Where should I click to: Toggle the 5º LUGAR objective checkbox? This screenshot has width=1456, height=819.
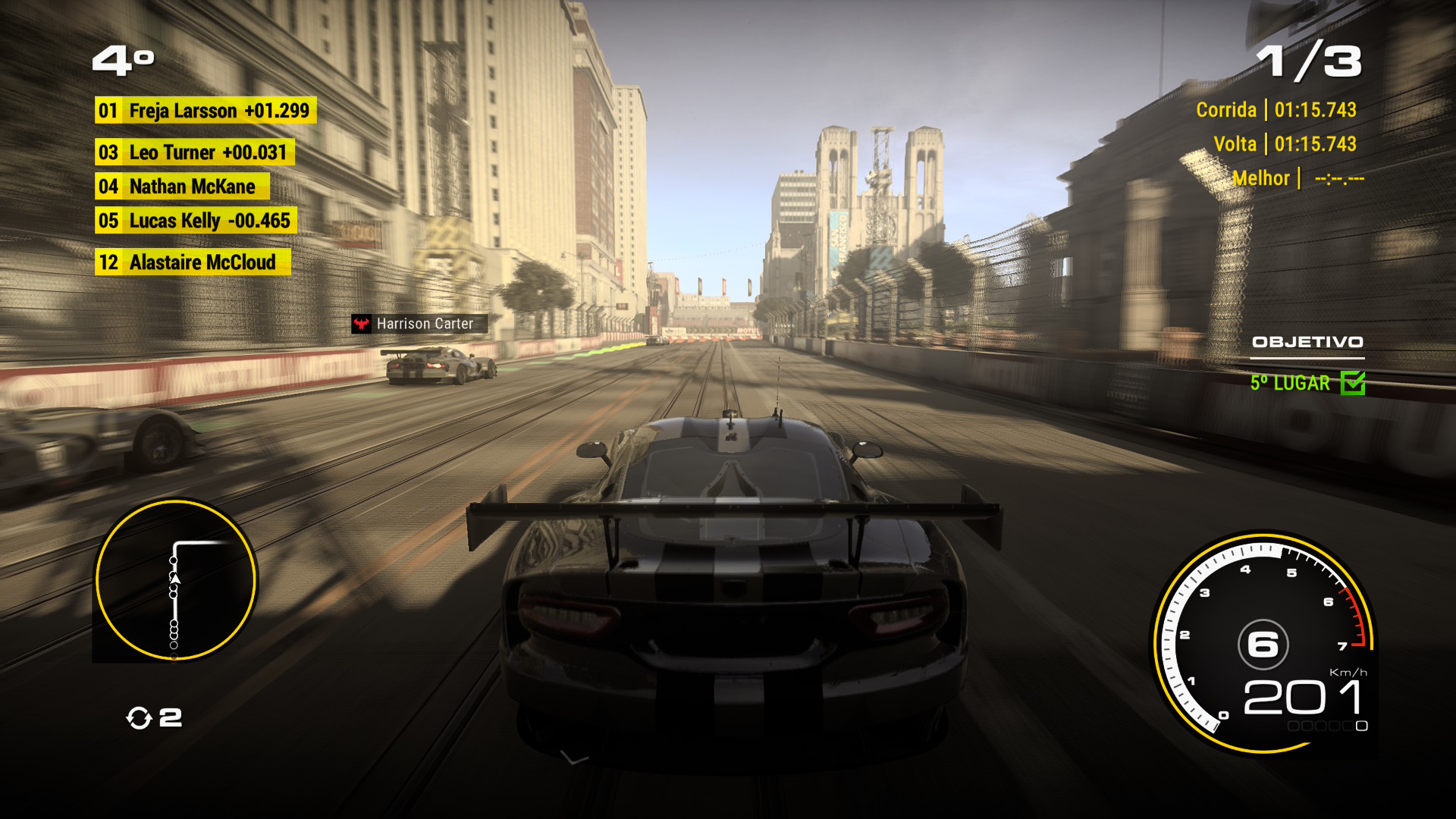[1352, 383]
